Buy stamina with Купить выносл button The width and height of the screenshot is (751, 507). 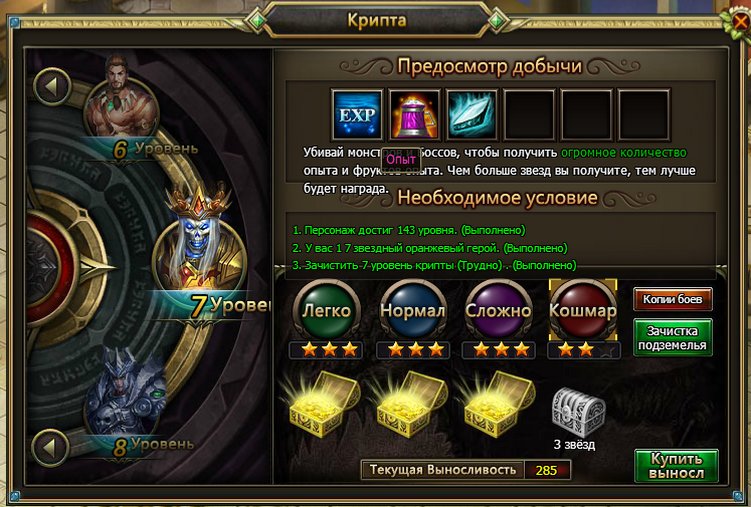676,466
